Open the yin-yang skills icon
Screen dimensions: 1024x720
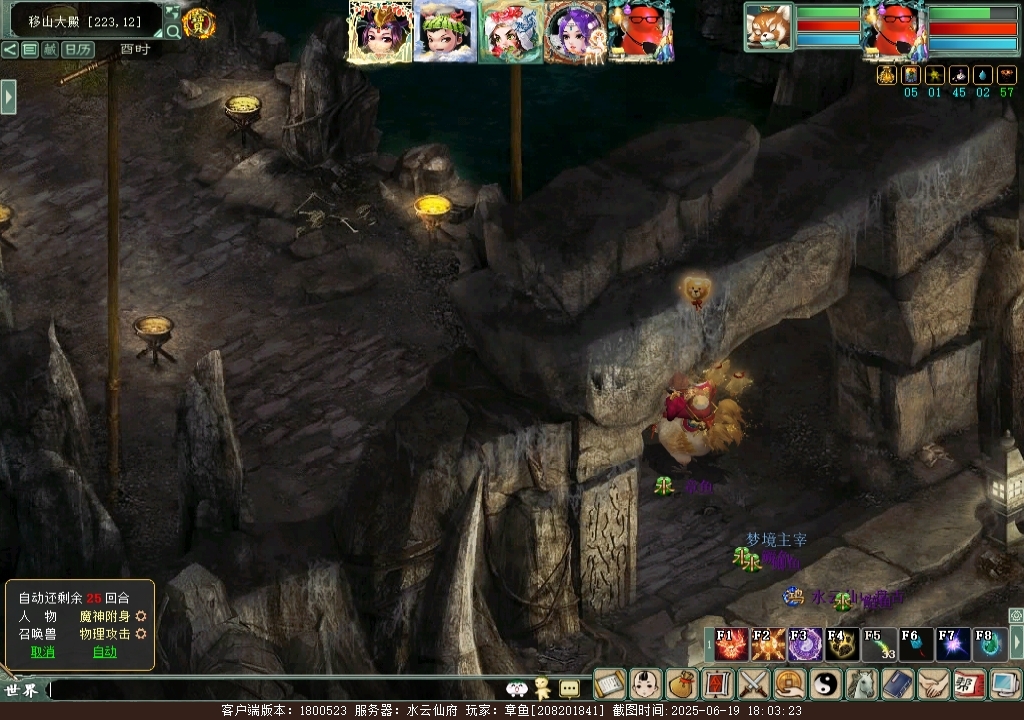[x=825, y=684]
